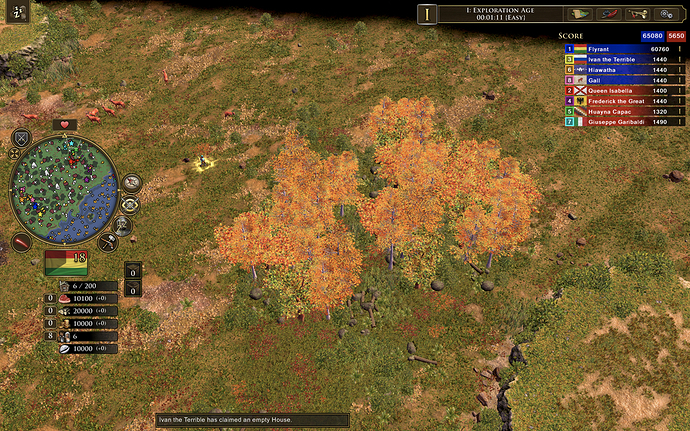Image resolution: width=690 pixels, height=431 pixels.
Task: Click the event message about Ivan's House
Action: coord(251,420)
